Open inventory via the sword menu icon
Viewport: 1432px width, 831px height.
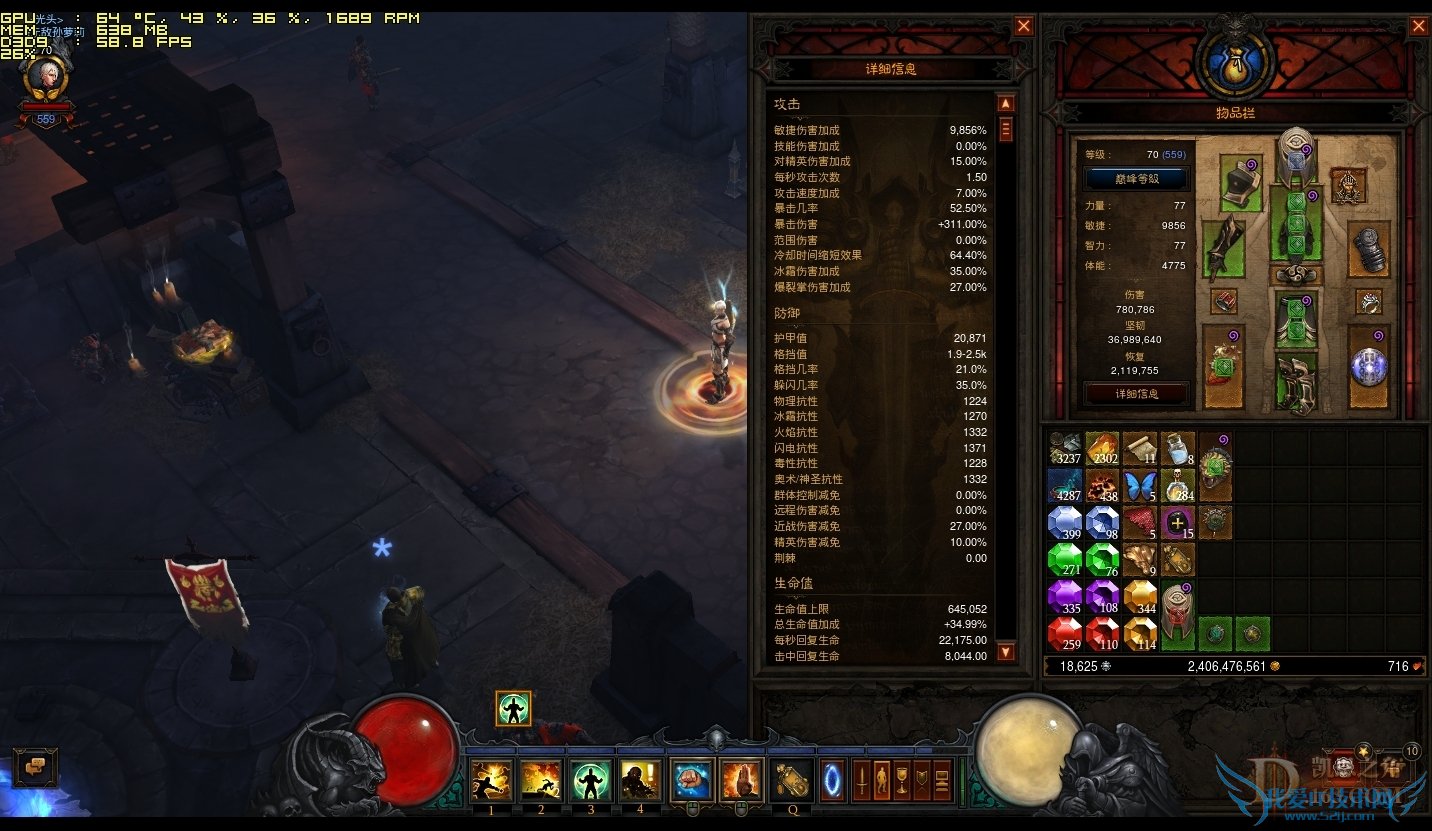click(863, 778)
